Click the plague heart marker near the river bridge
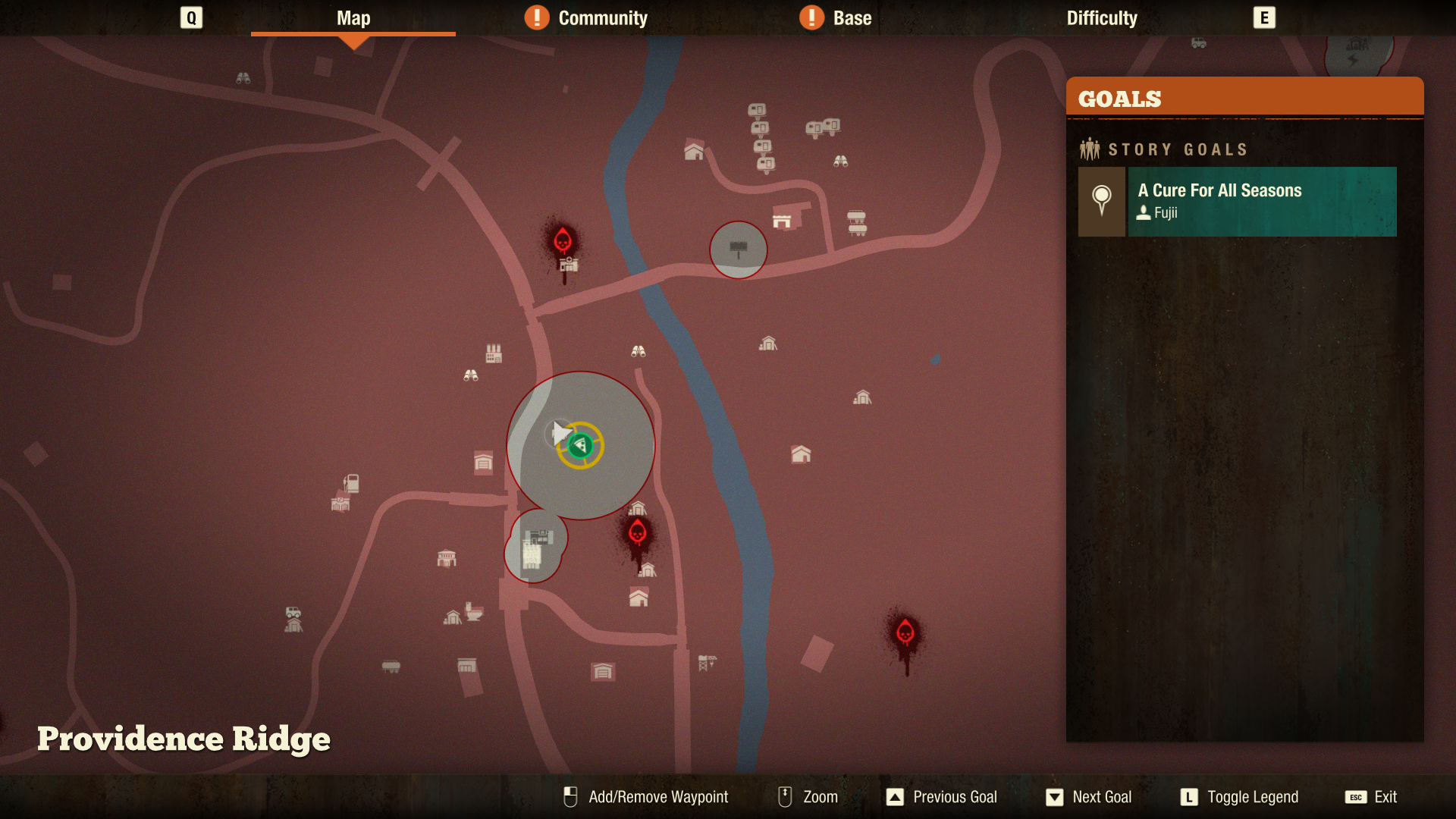This screenshot has width=1456, height=819. tap(563, 240)
